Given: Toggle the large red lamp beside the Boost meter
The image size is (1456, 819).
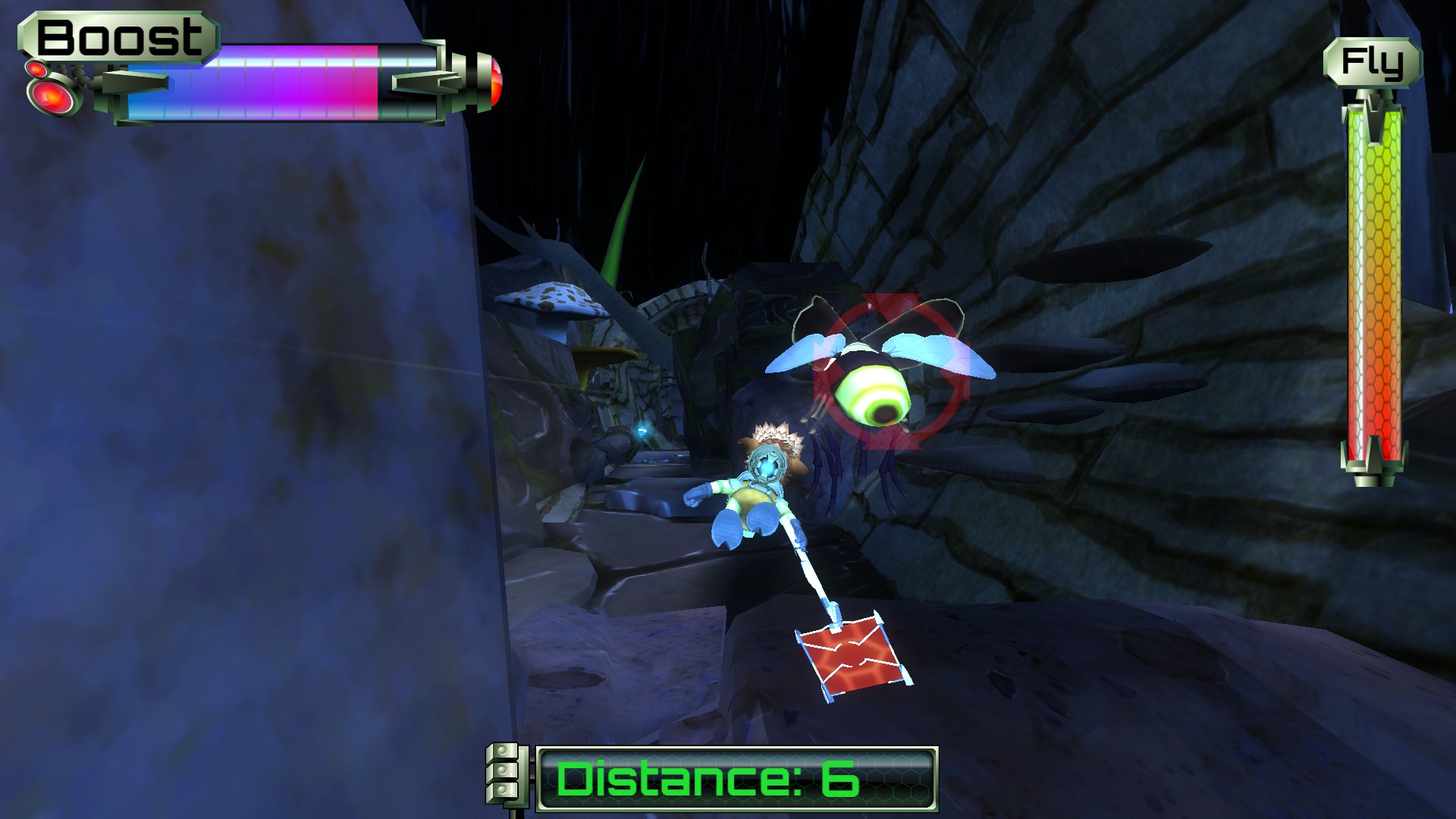Looking at the screenshot, I should (x=51, y=98).
